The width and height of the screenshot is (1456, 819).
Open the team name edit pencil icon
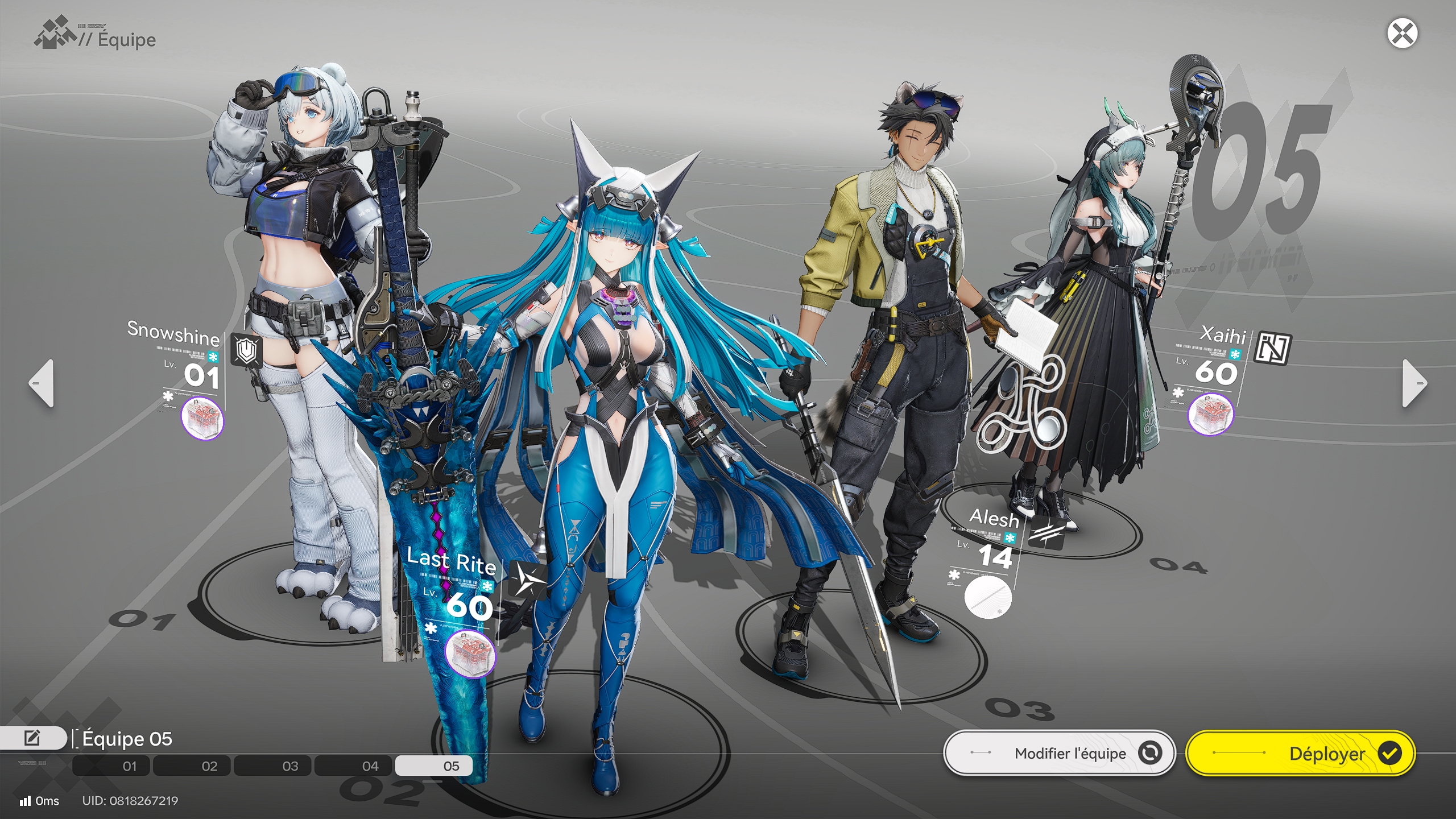(32, 739)
